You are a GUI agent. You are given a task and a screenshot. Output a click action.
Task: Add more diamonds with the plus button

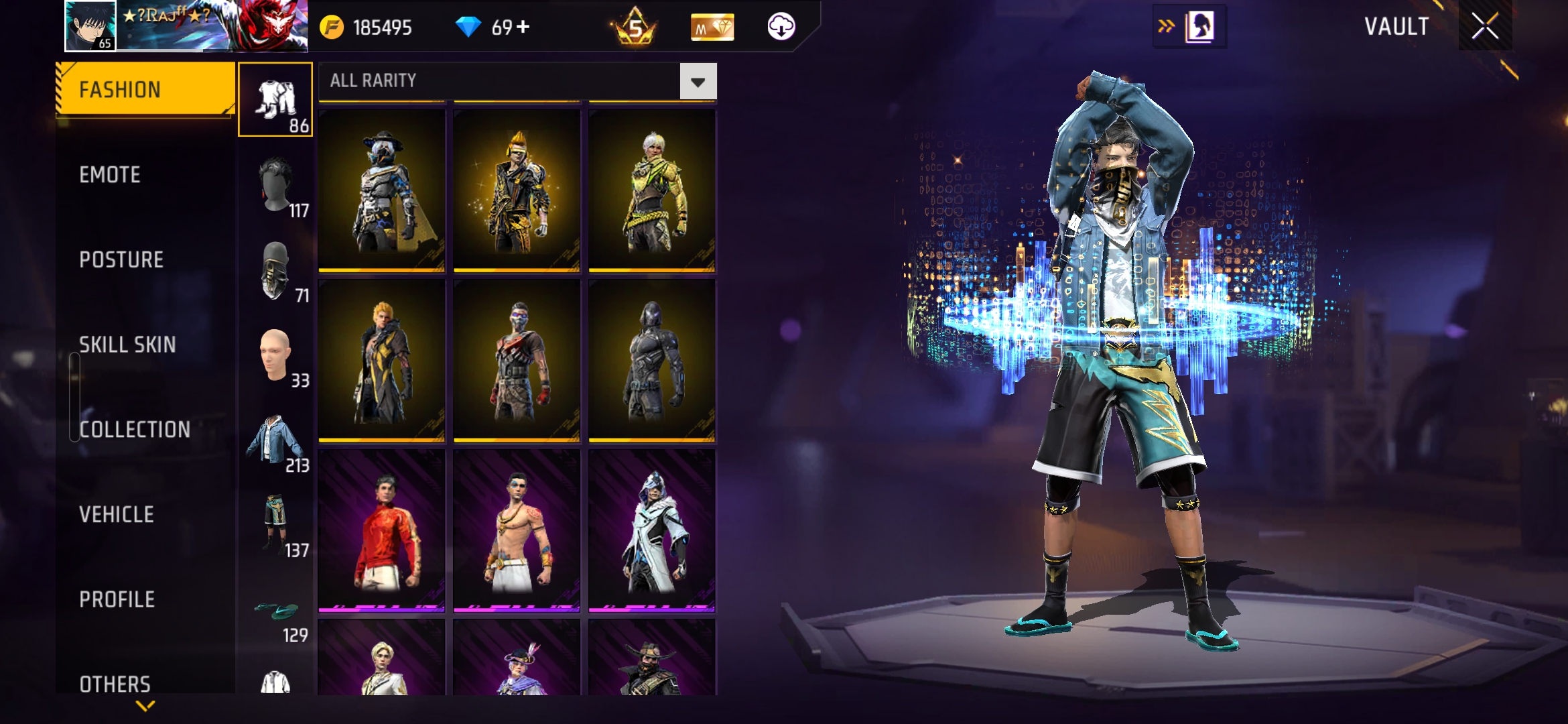[523, 27]
